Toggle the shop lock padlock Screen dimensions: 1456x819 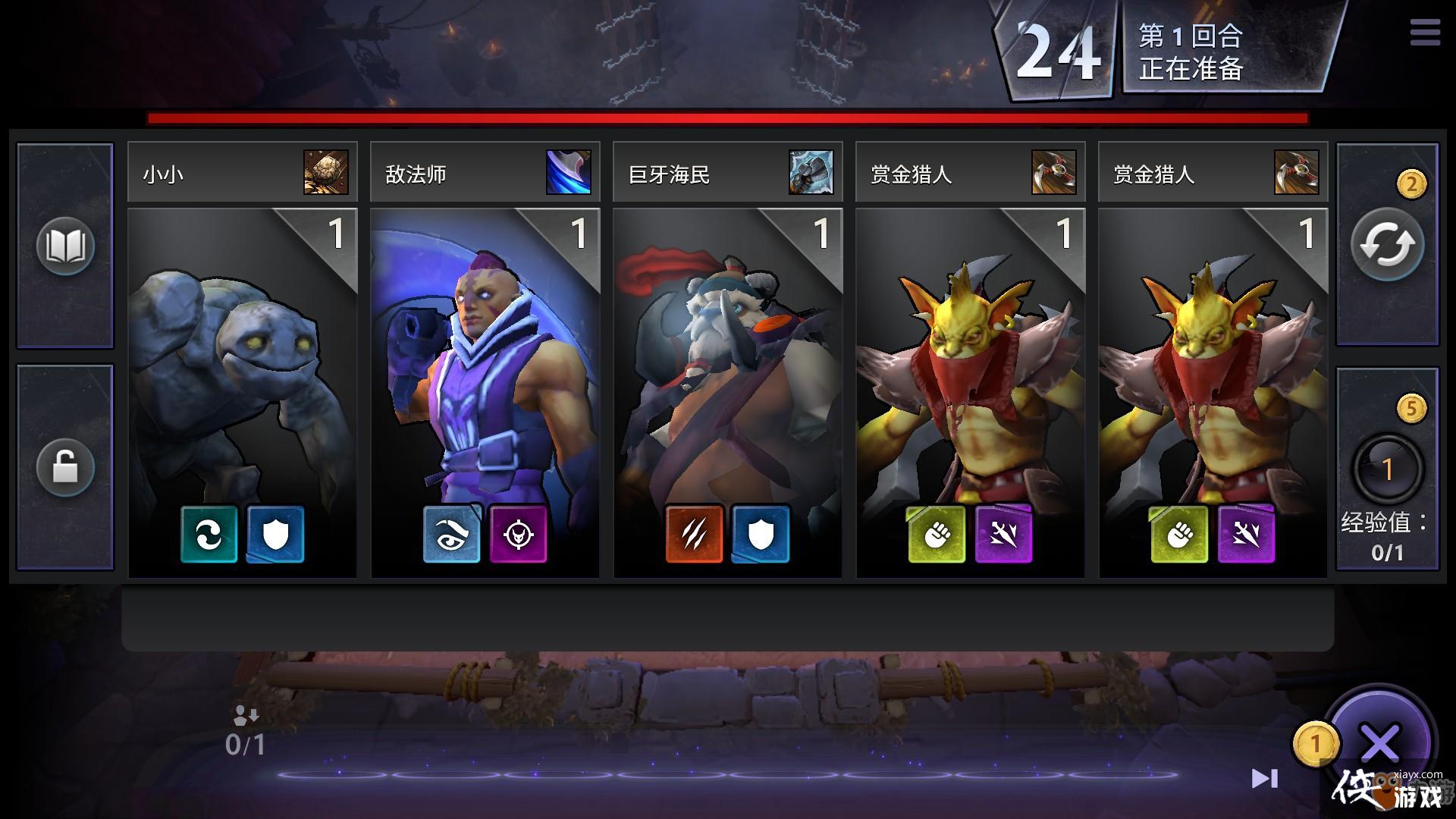[65, 467]
